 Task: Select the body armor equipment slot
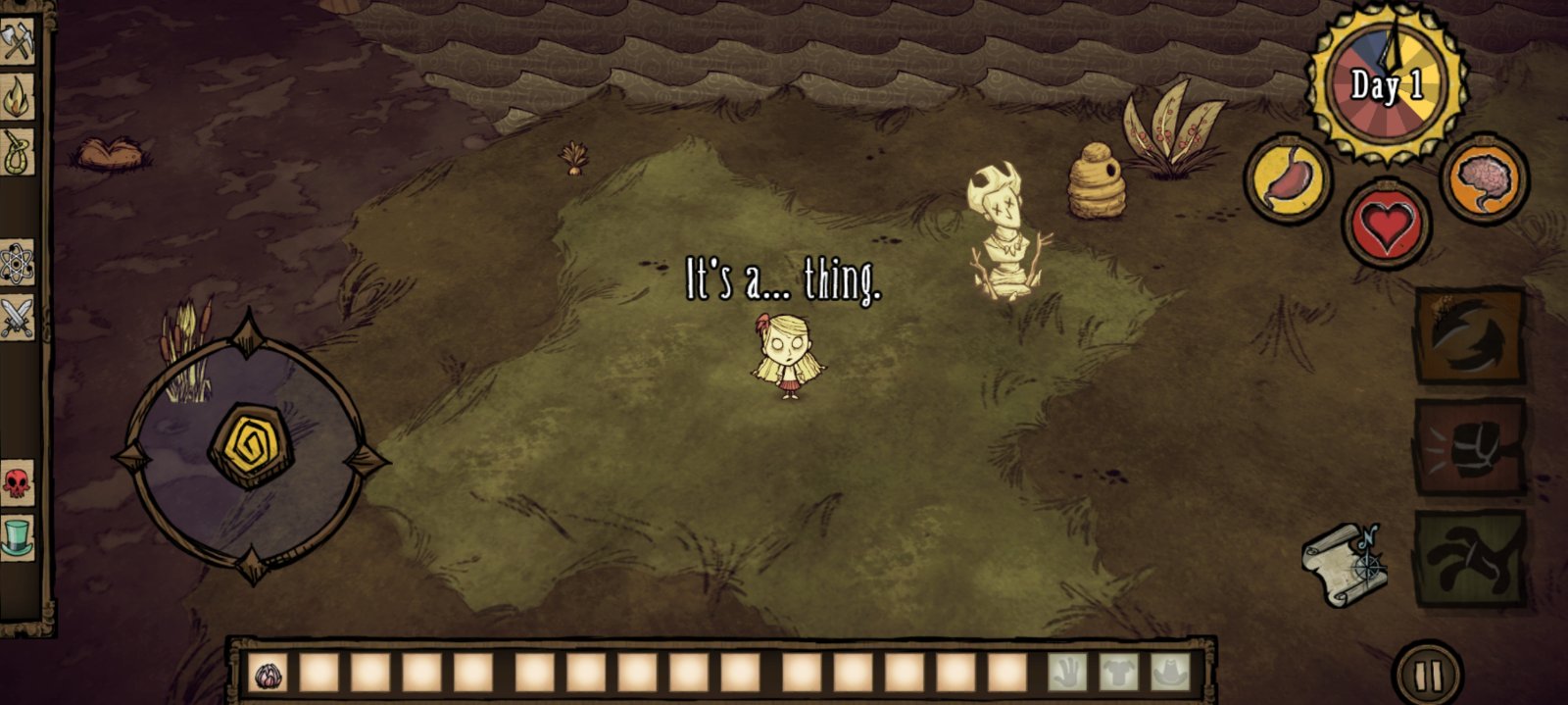point(1118,673)
